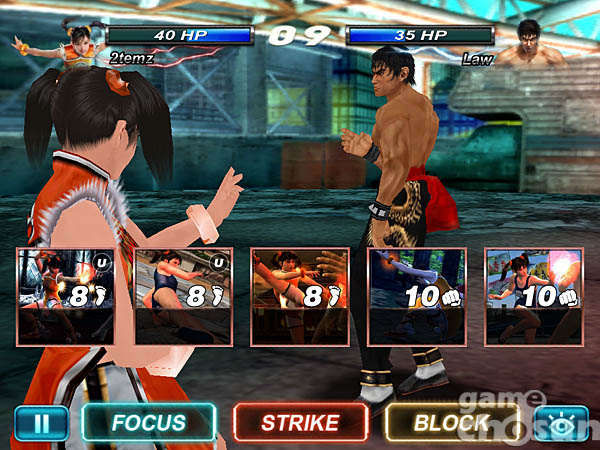Choose the FOCUS action
This screenshot has height=450, width=600.
(x=148, y=423)
